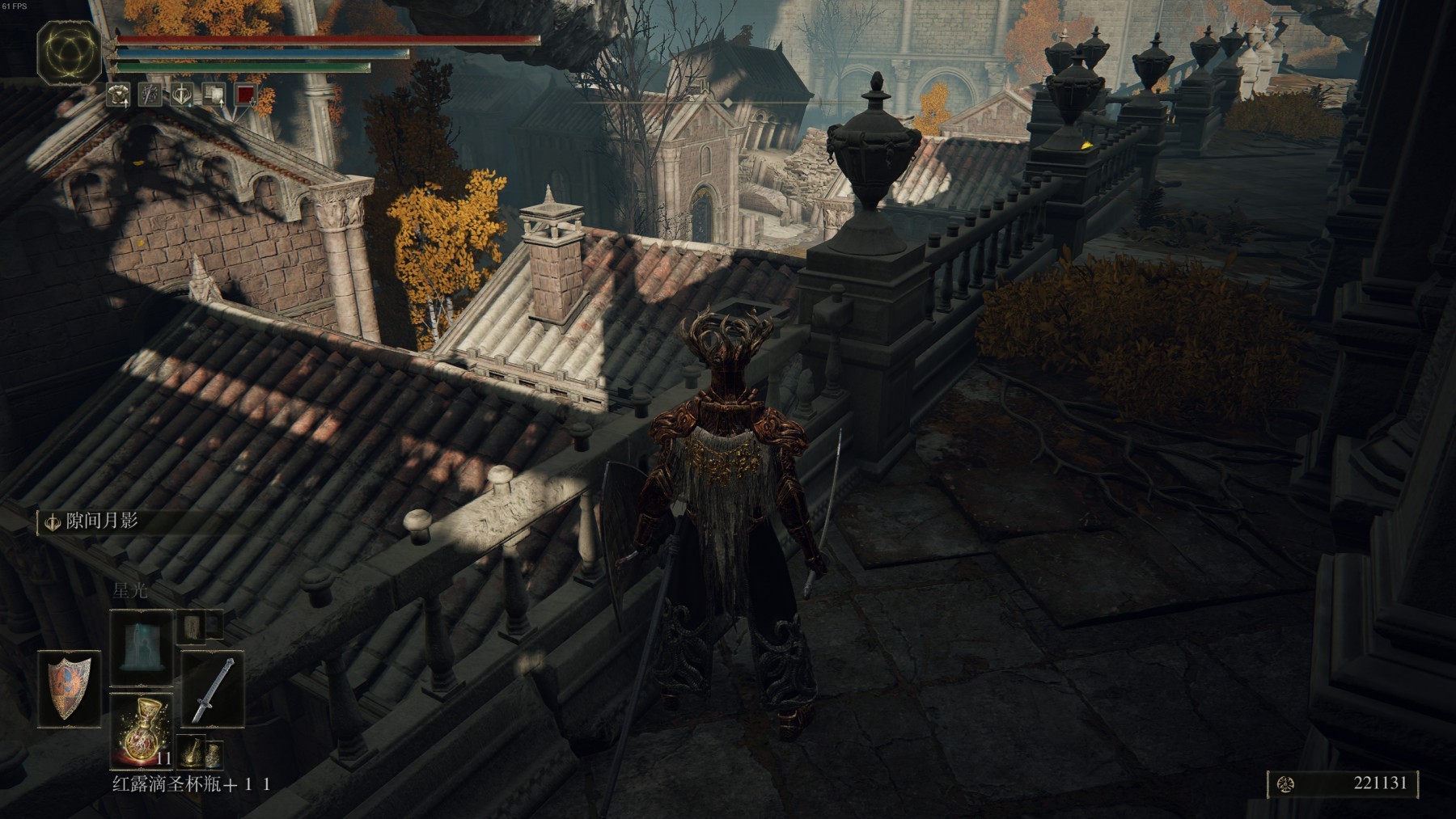Select the Starlight spell slot
Screen dimensions: 1456x819
point(141,648)
